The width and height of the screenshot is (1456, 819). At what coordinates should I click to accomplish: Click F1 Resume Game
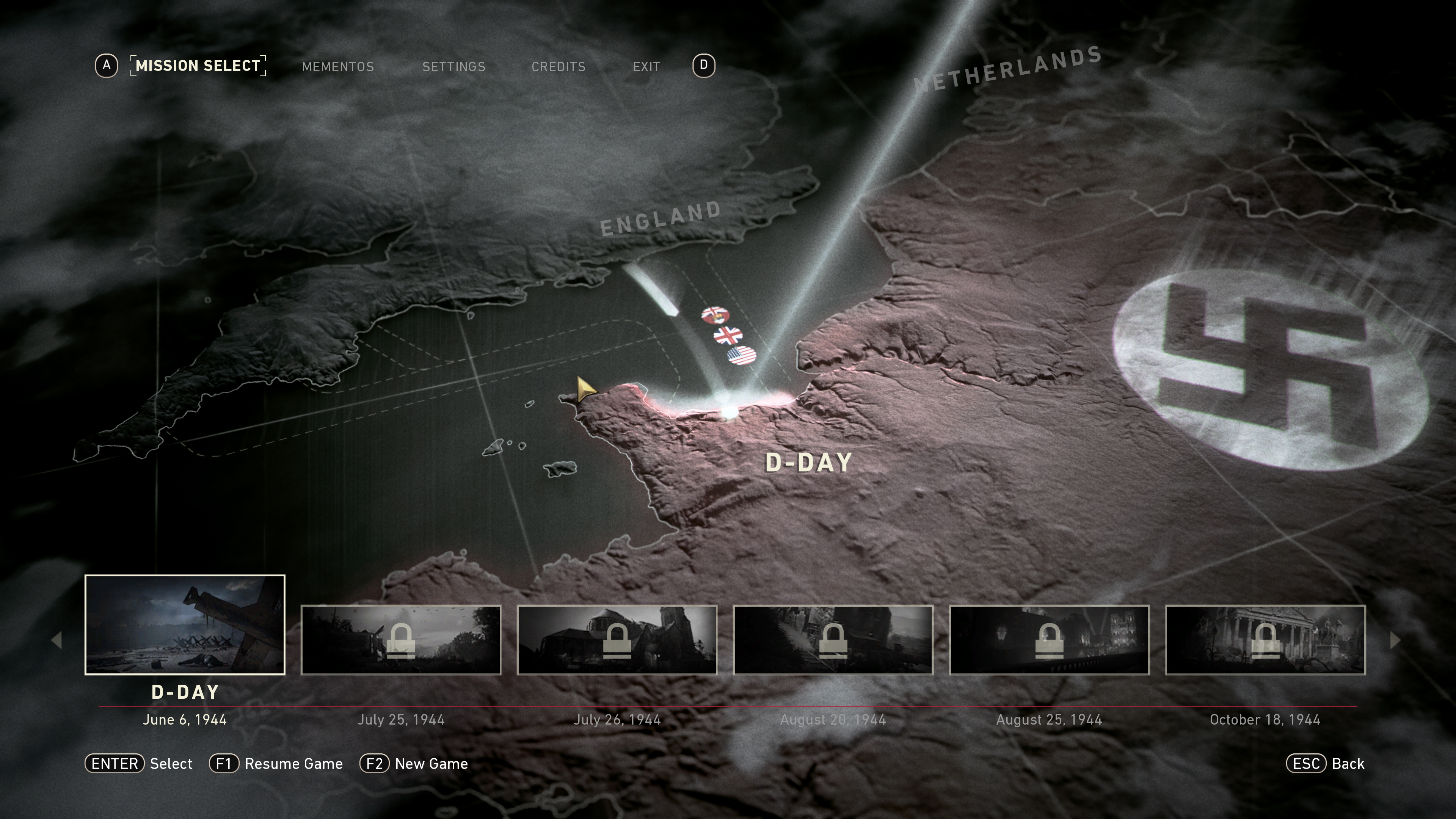[276, 764]
